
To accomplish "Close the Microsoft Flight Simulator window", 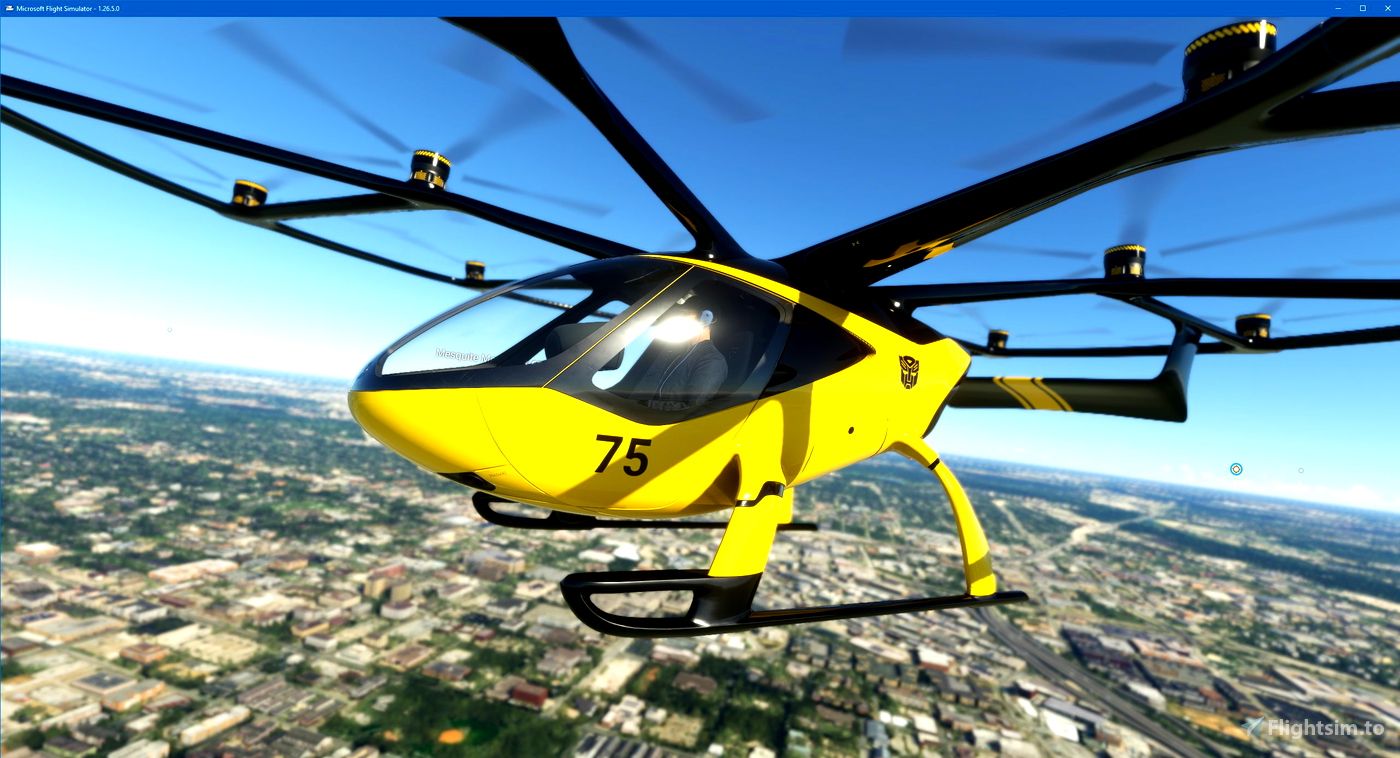I will pos(1388,8).
